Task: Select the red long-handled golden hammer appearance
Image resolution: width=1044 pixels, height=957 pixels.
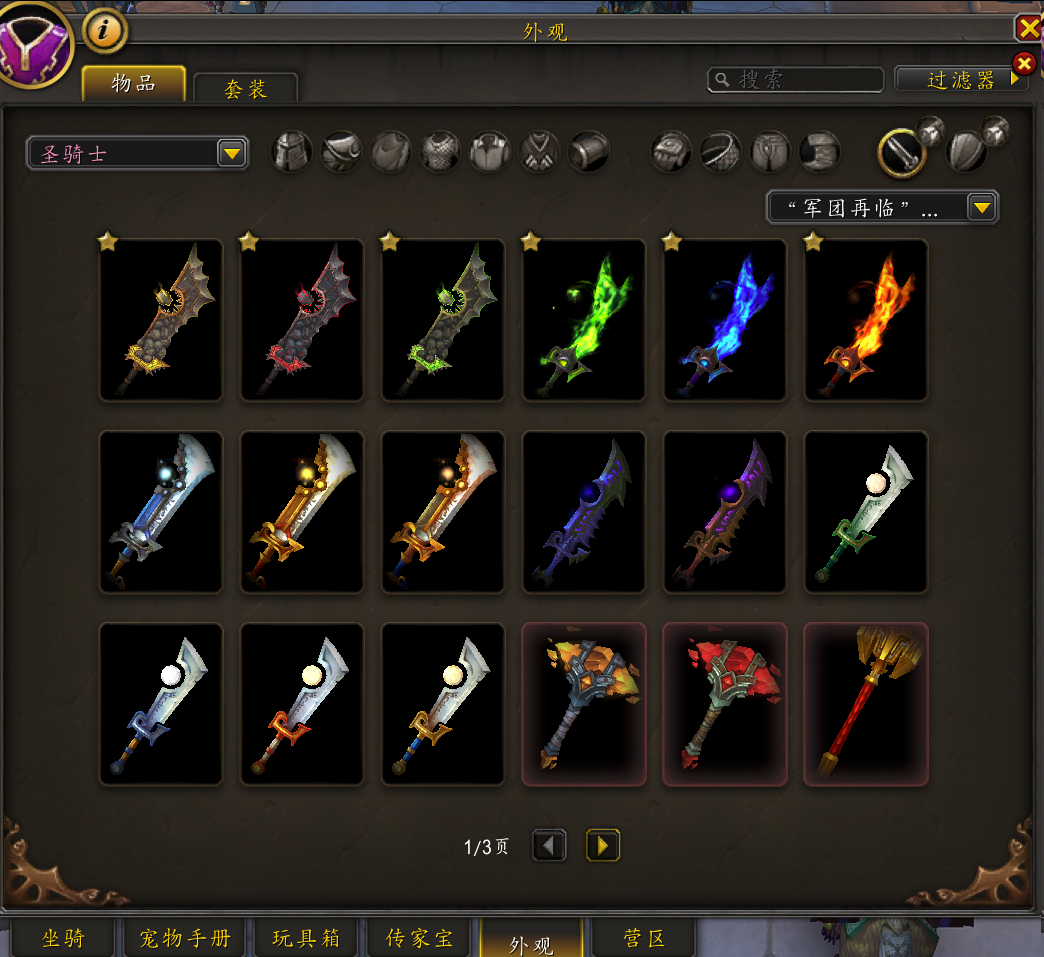Action: [x=866, y=704]
